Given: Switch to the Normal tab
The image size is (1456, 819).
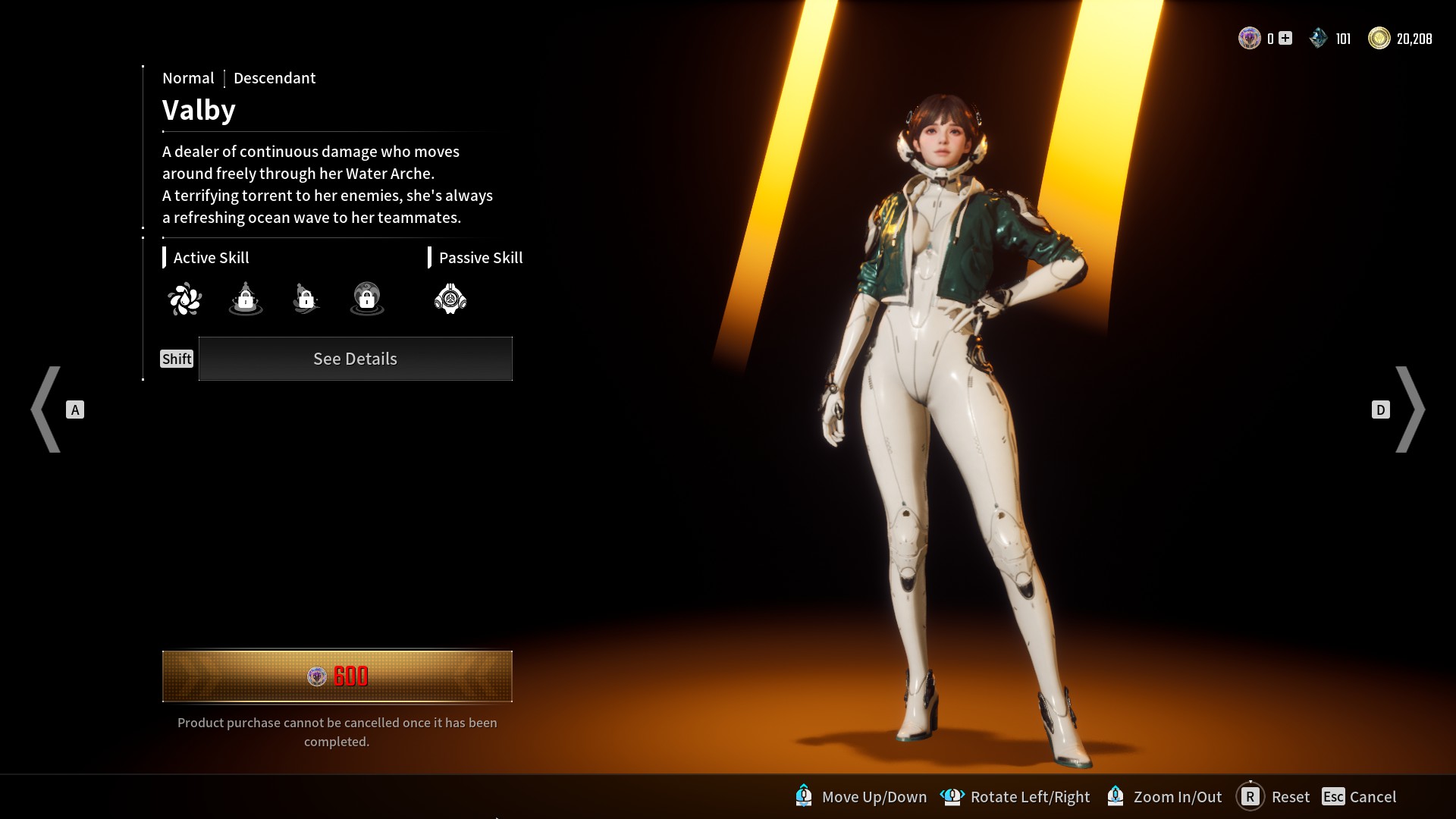Looking at the screenshot, I should (x=188, y=78).
